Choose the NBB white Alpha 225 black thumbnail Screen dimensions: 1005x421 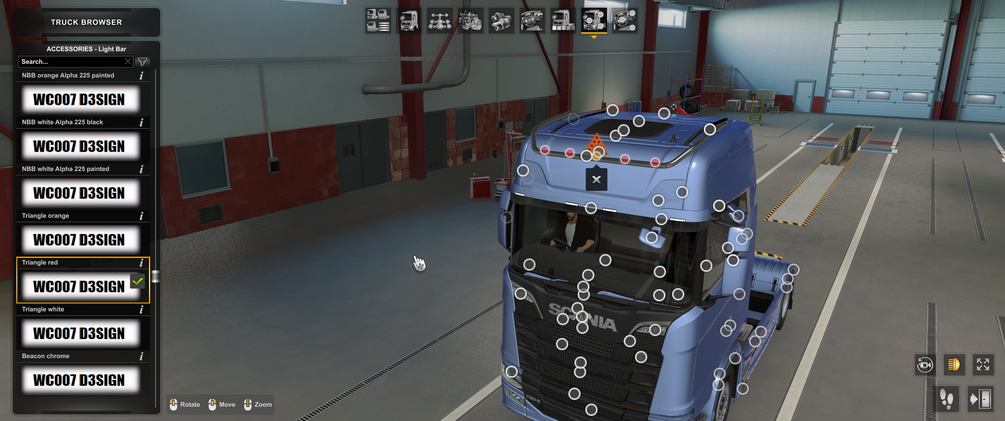coord(79,146)
